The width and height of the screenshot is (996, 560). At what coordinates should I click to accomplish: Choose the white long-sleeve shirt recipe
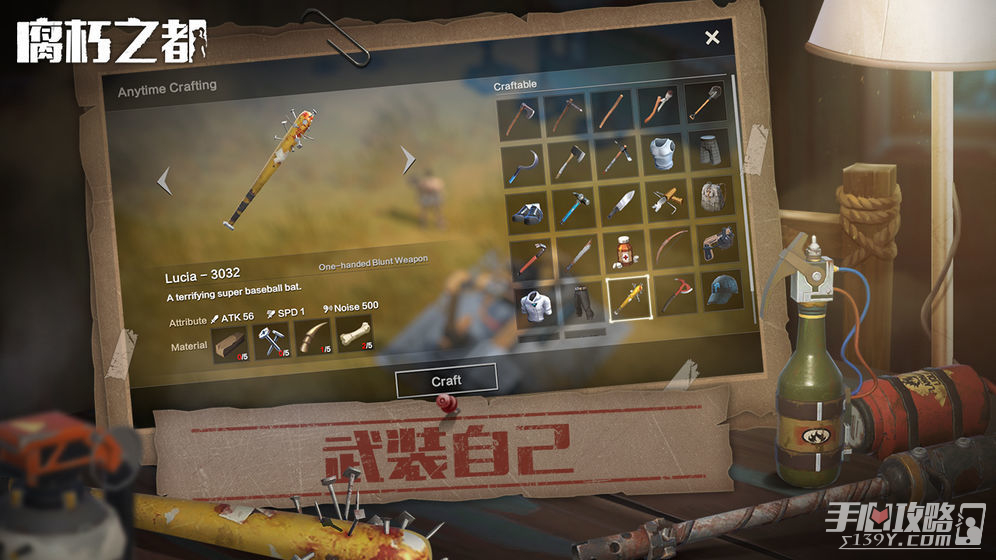point(537,303)
